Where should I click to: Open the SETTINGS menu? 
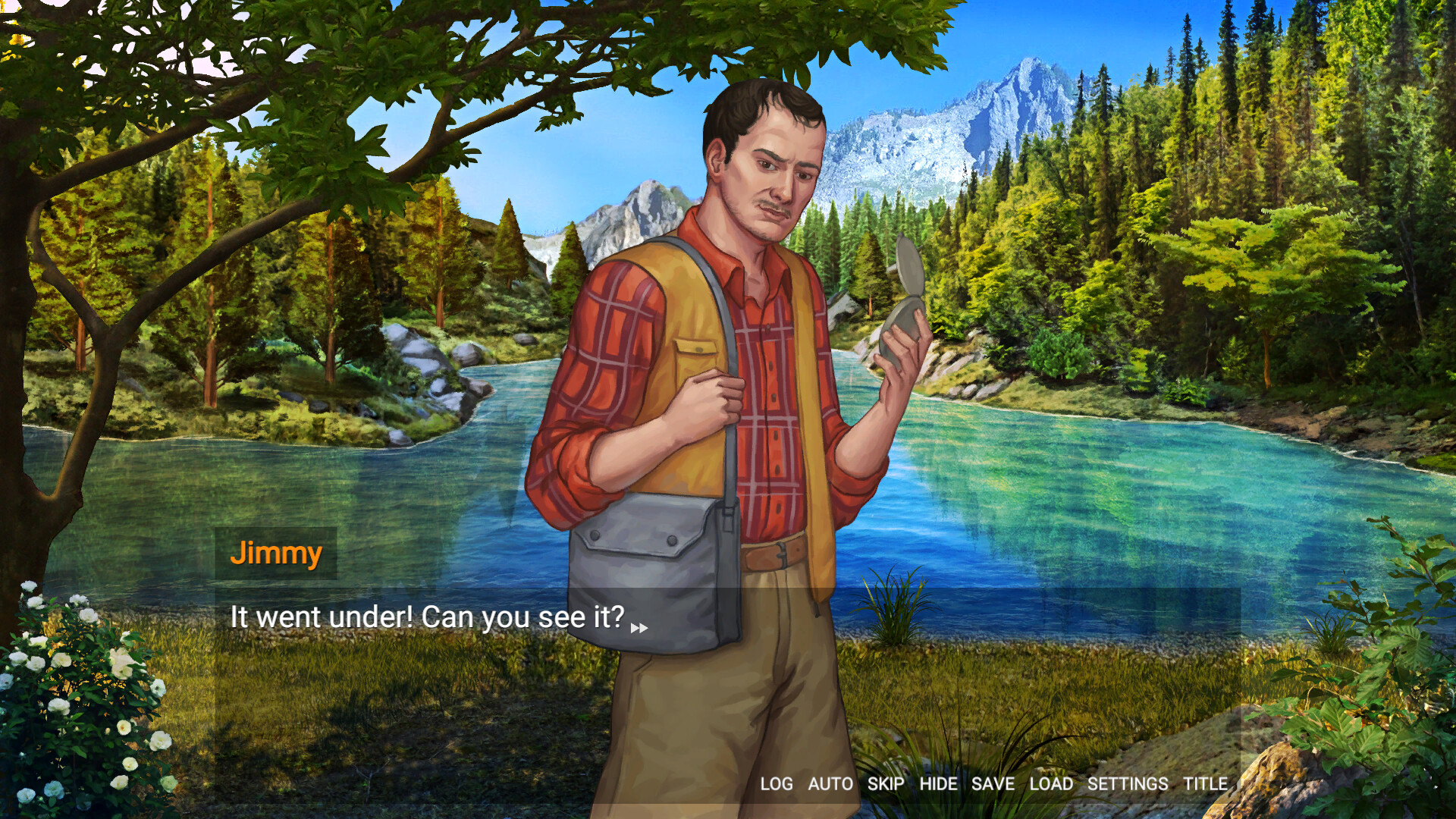[x=1127, y=785]
